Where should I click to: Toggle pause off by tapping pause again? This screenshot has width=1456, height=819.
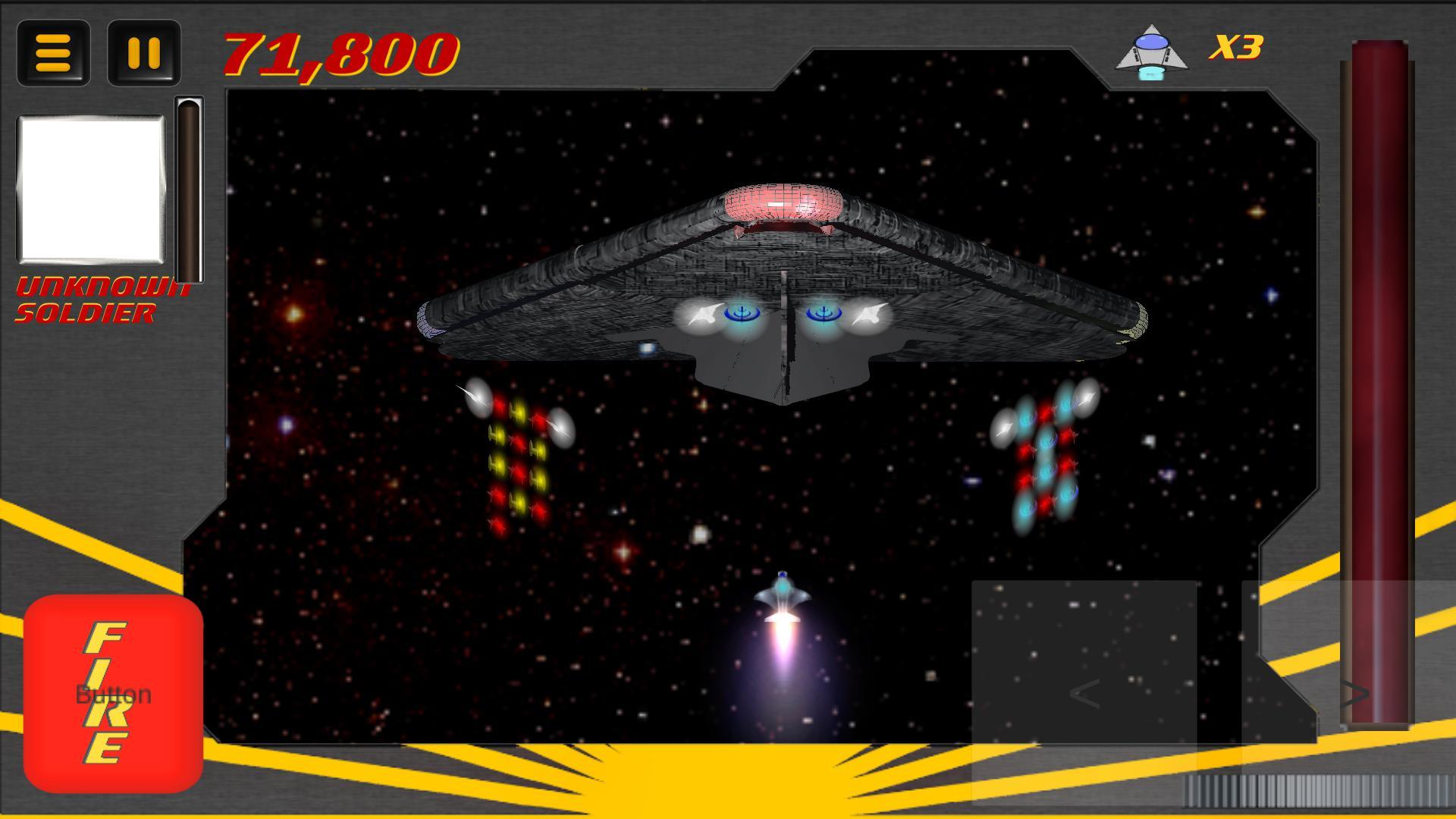pos(143,54)
